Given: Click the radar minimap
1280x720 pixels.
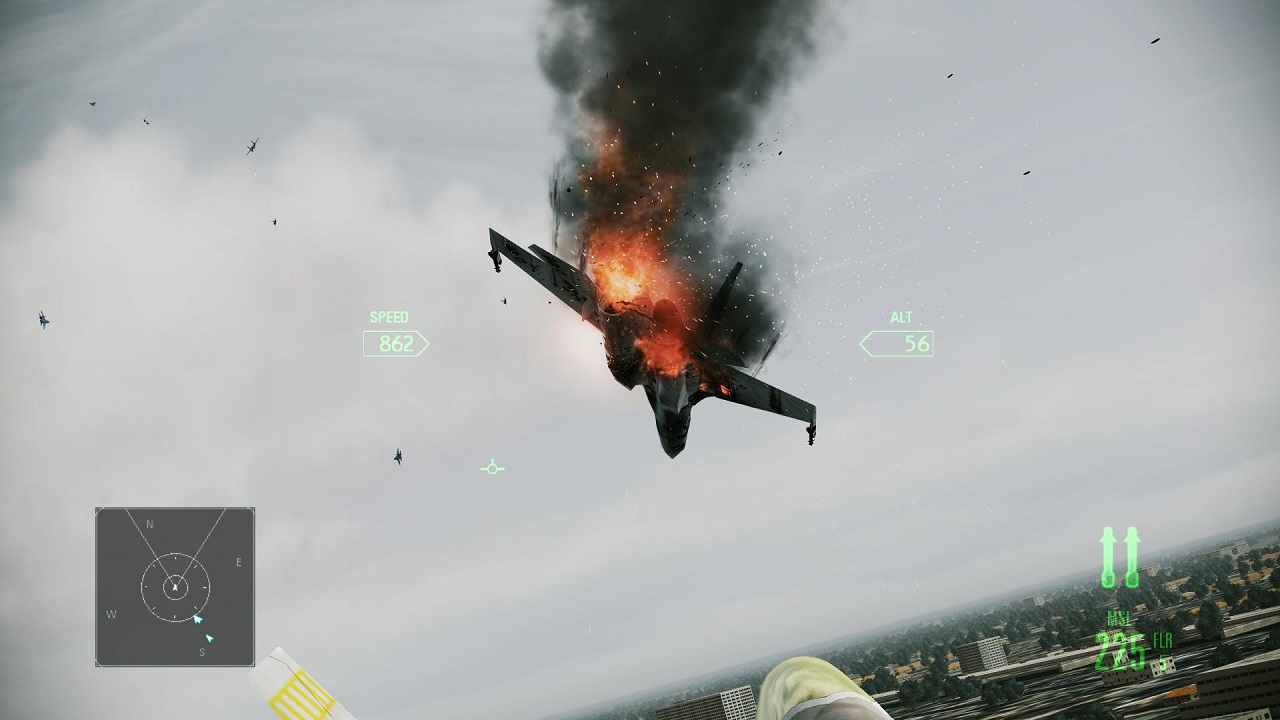Looking at the screenshot, I should click(175, 586).
